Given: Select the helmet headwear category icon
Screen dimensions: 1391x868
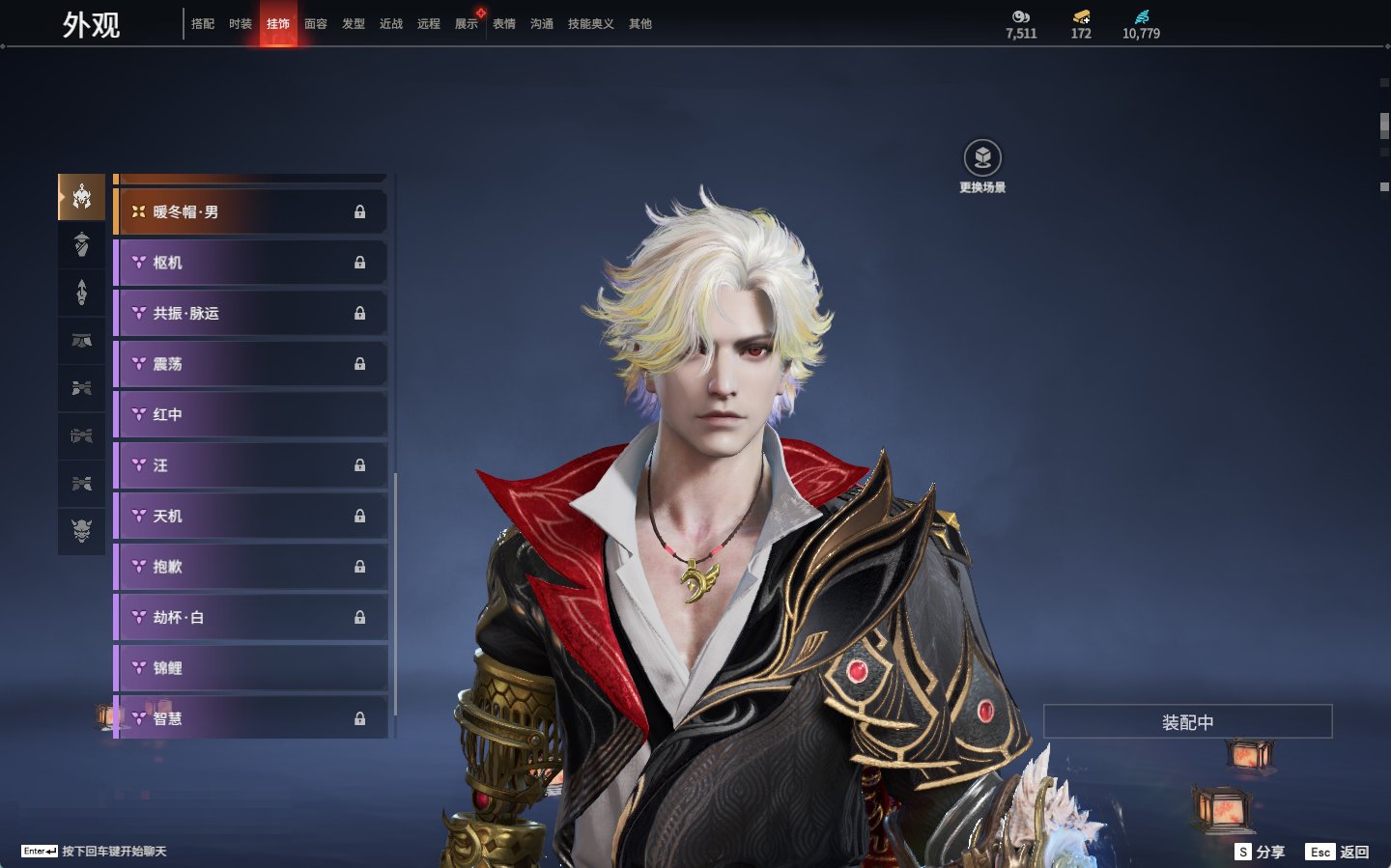Looking at the screenshot, I should click(x=82, y=198).
